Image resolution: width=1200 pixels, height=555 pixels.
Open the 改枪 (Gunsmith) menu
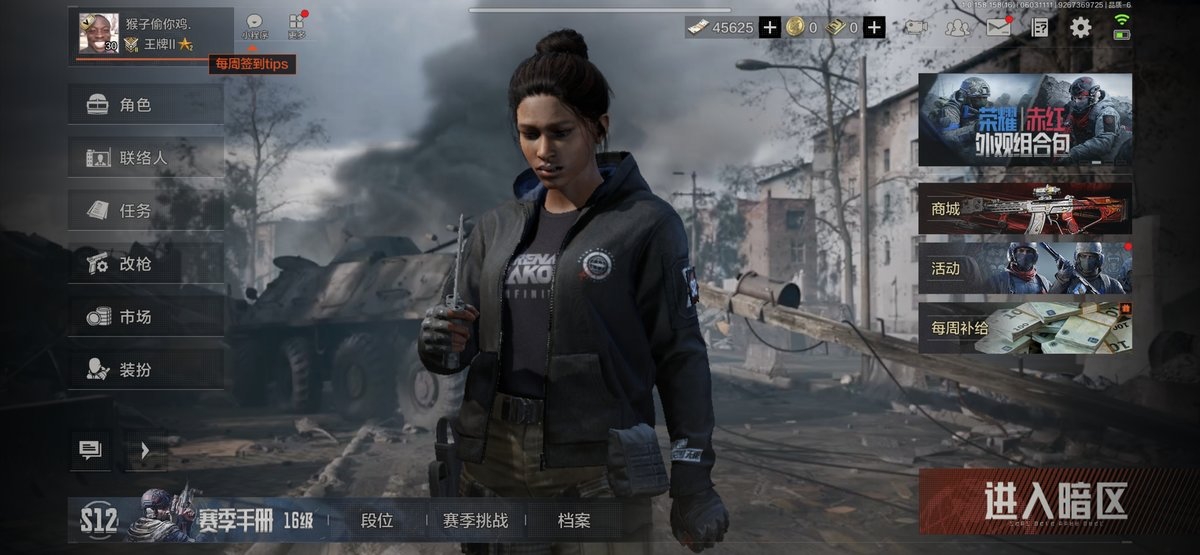(145, 264)
